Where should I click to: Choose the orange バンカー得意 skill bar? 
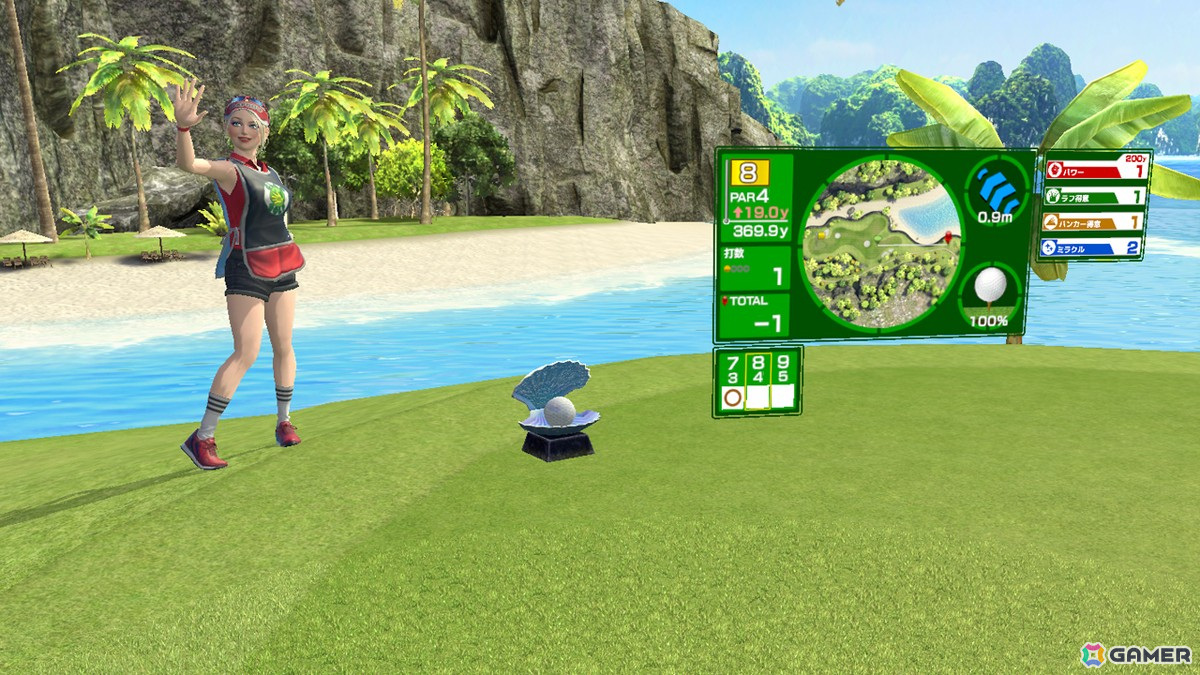1093,222
